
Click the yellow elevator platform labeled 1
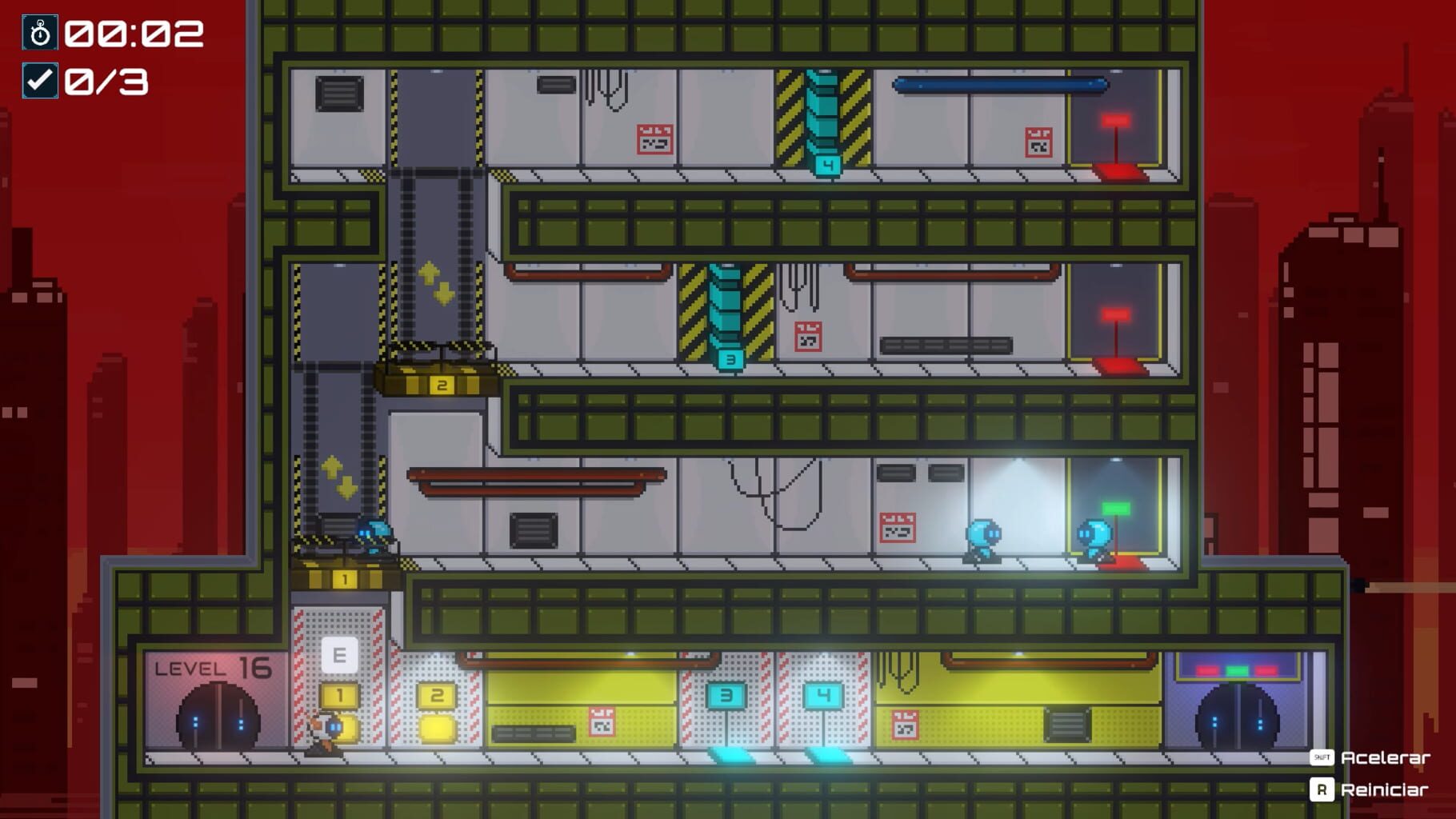346,577
